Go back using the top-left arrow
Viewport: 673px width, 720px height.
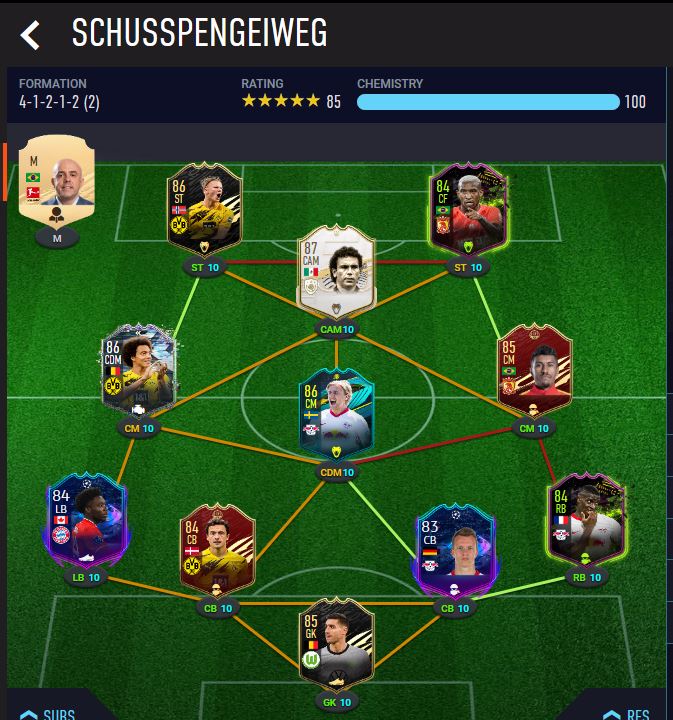30,36
